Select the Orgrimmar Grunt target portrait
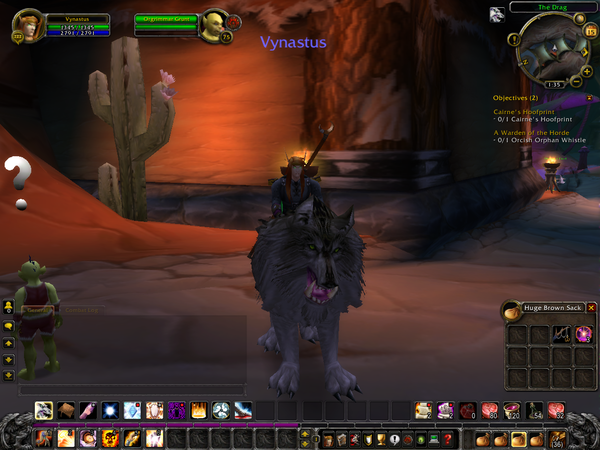This screenshot has width=600, height=450. 212,25
